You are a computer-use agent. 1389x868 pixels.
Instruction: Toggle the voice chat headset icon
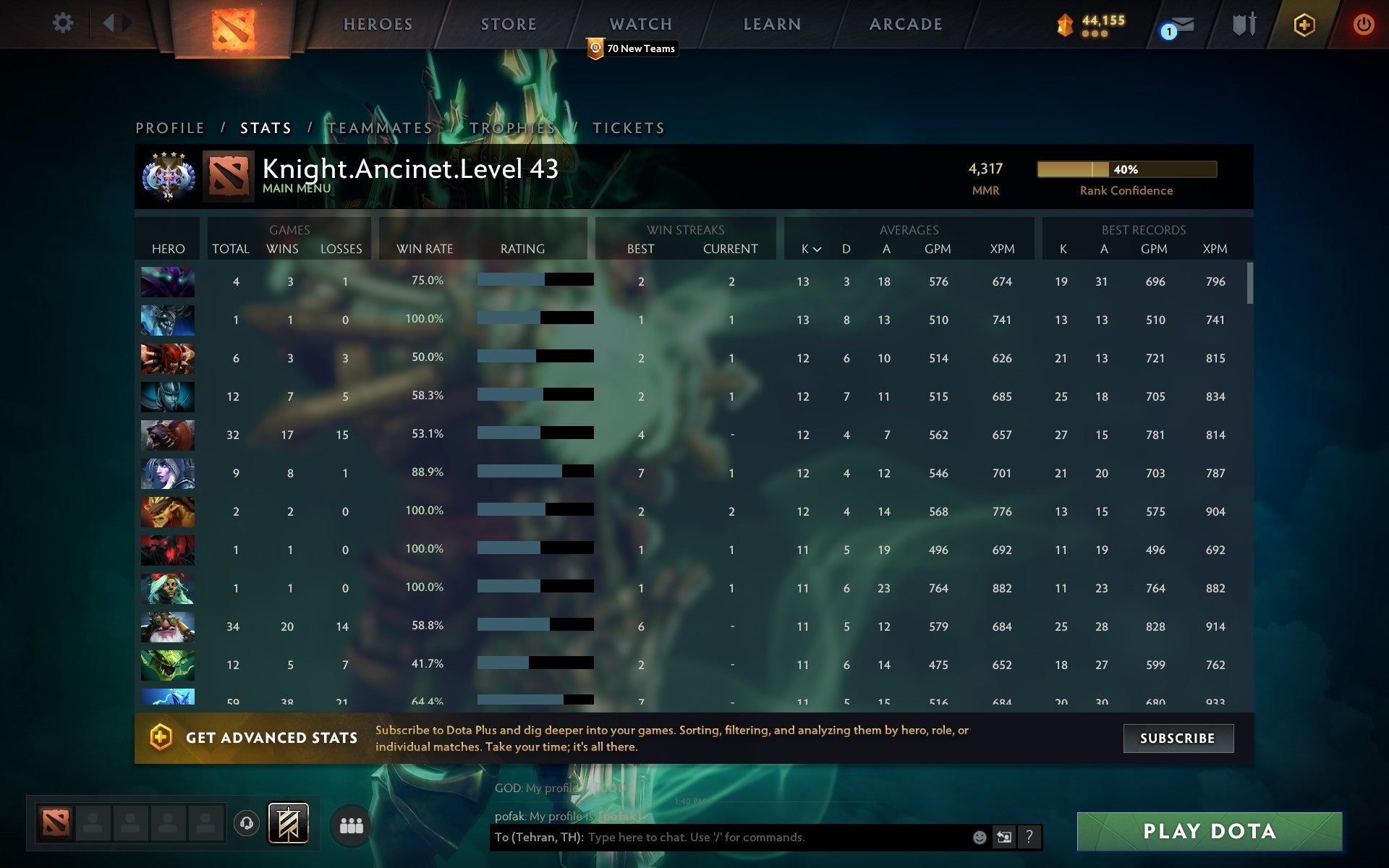[246, 822]
